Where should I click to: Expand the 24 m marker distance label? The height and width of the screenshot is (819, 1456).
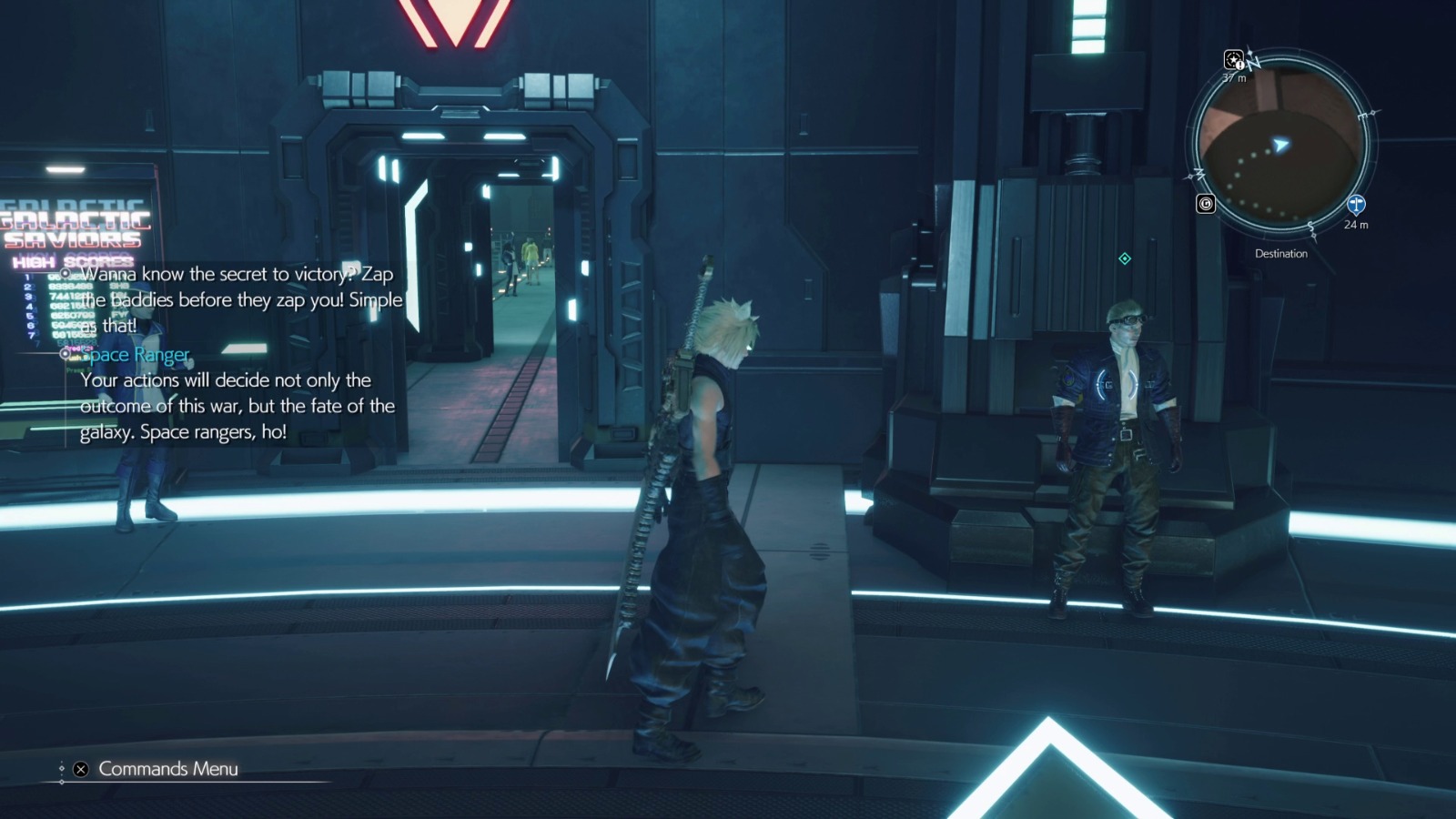[x=1357, y=225]
